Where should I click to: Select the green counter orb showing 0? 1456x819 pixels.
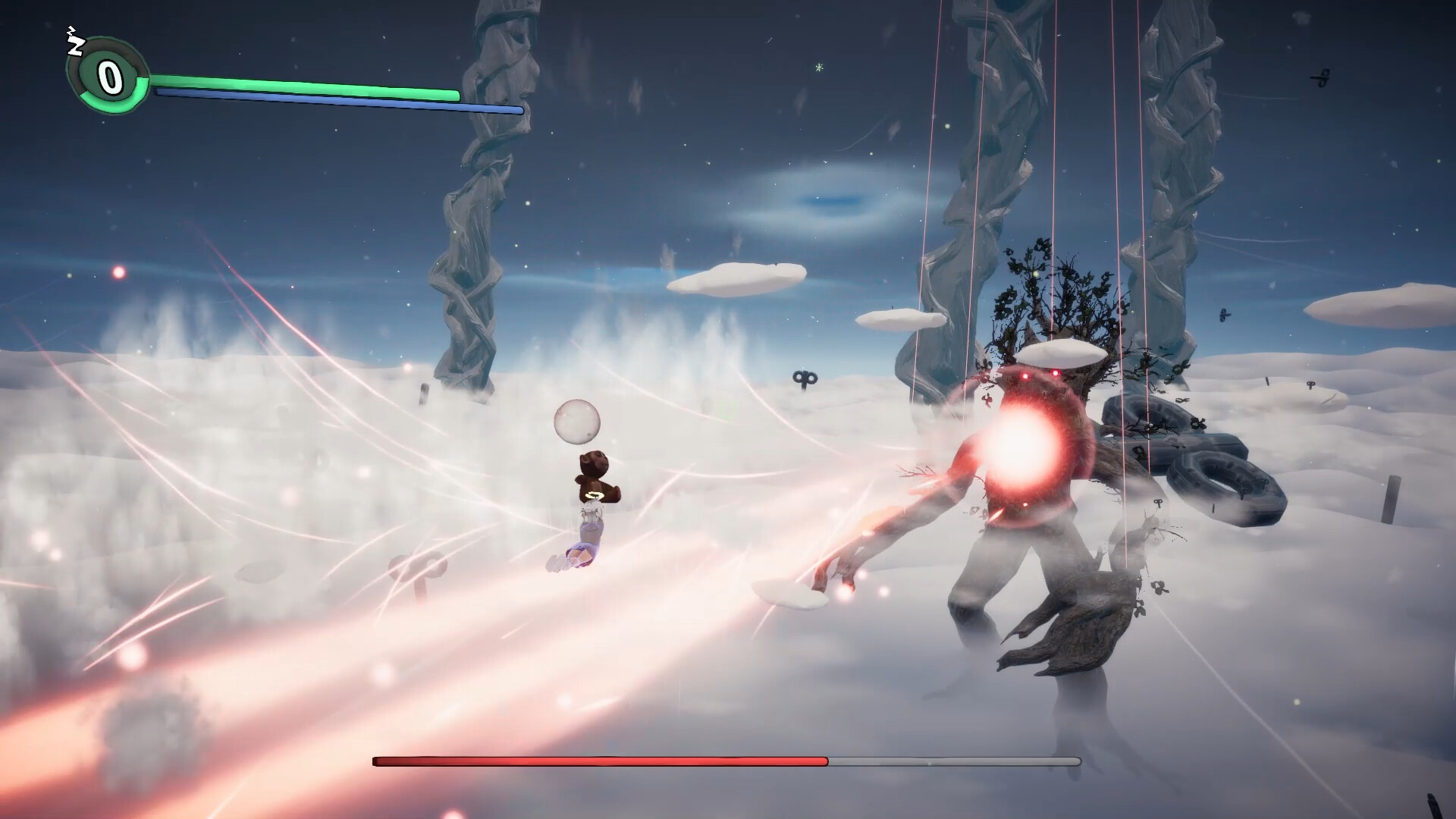coord(110,76)
